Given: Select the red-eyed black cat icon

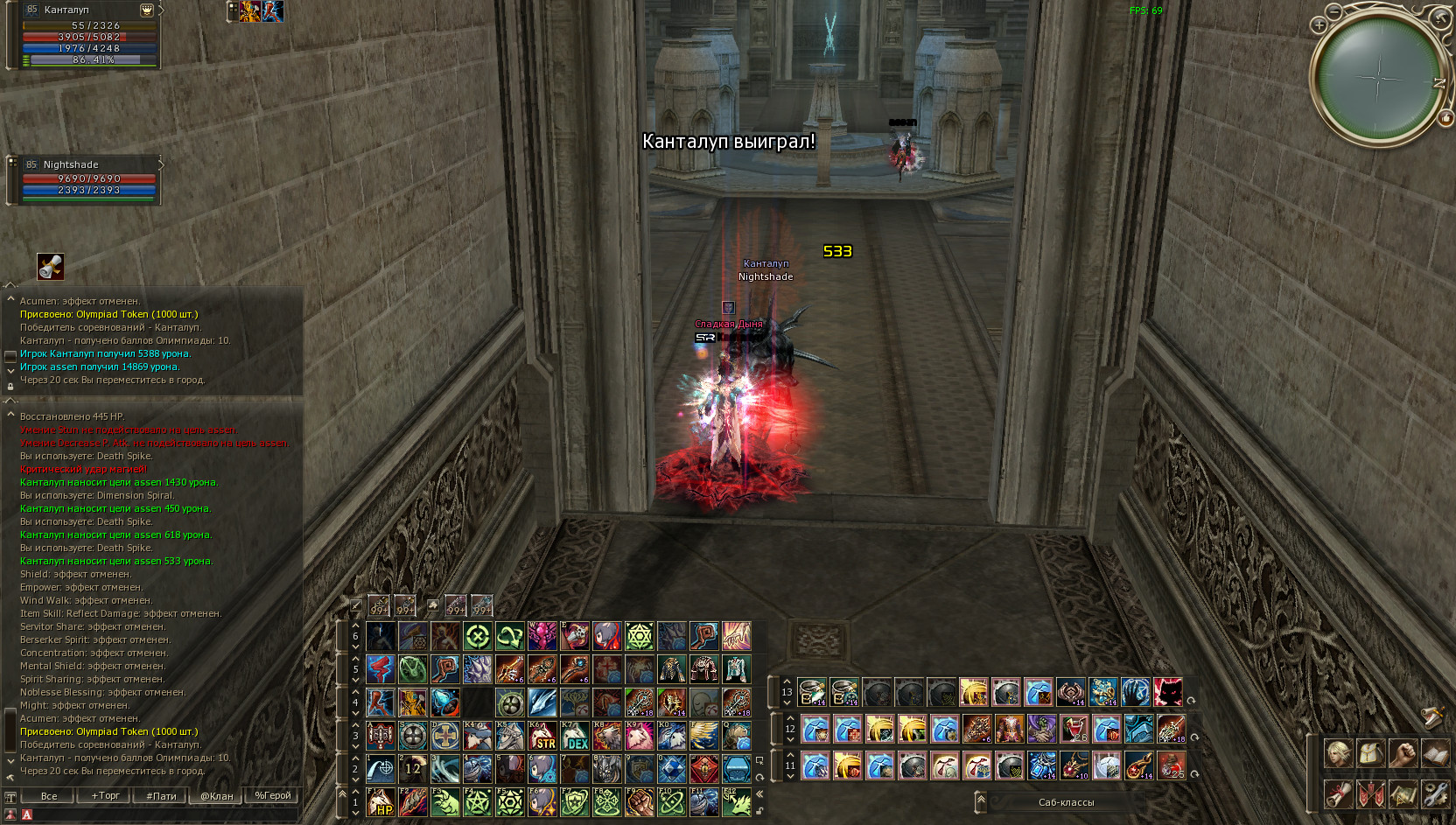Looking at the screenshot, I should click(x=1167, y=692).
